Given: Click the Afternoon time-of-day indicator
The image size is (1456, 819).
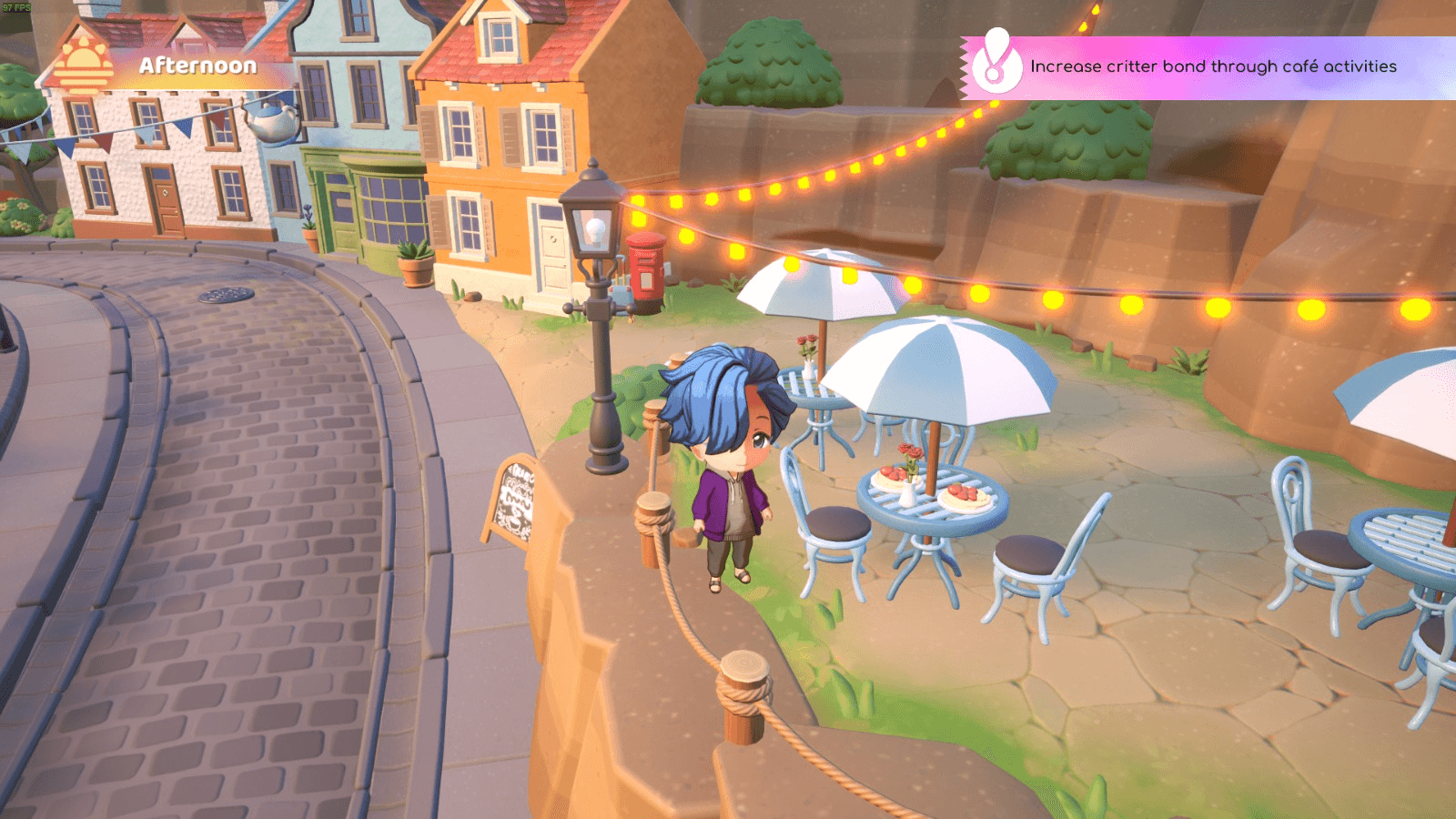Looking at the screenshot, I should 197,66.
